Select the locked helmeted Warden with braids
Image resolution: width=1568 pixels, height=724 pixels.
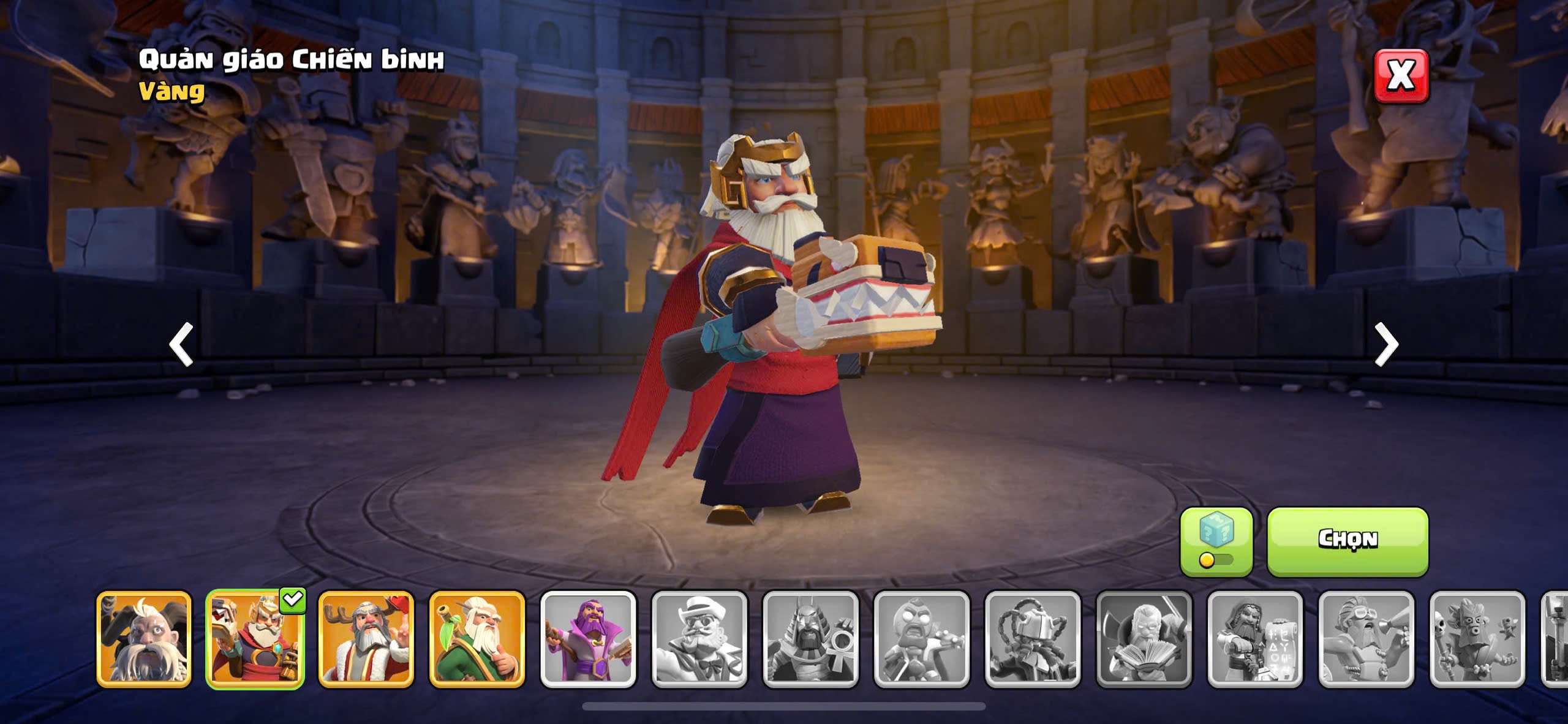[x=1033, y=639]
